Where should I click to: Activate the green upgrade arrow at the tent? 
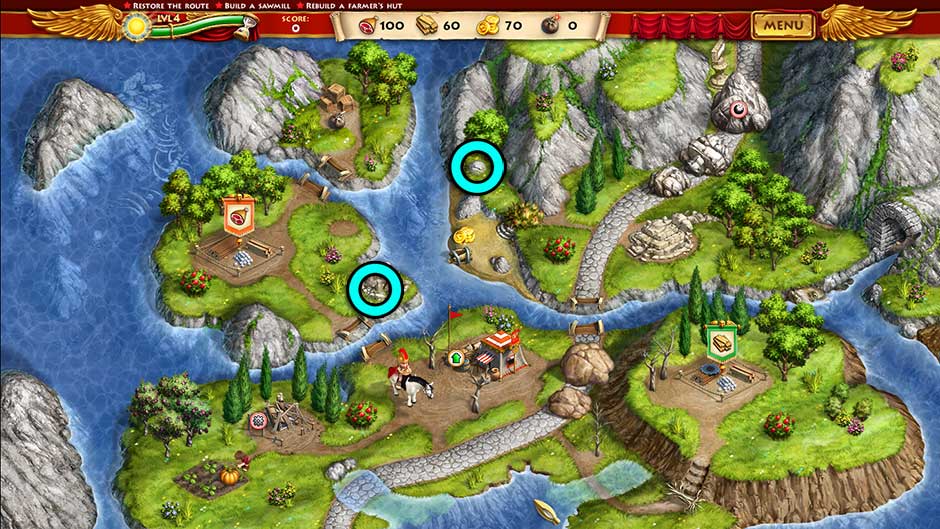[x=459, y=355]
